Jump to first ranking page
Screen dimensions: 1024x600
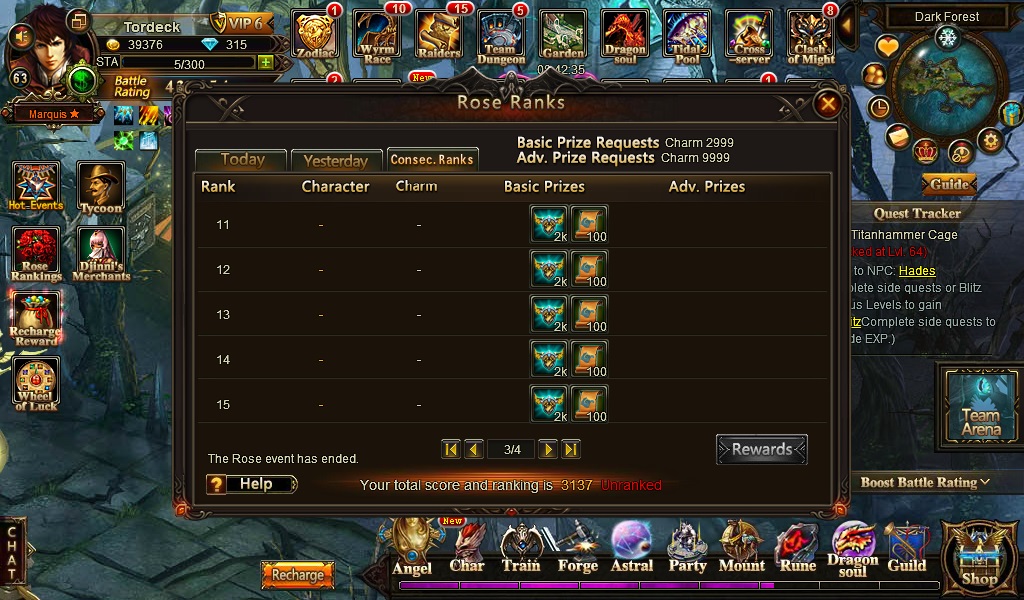pos(451,450)
